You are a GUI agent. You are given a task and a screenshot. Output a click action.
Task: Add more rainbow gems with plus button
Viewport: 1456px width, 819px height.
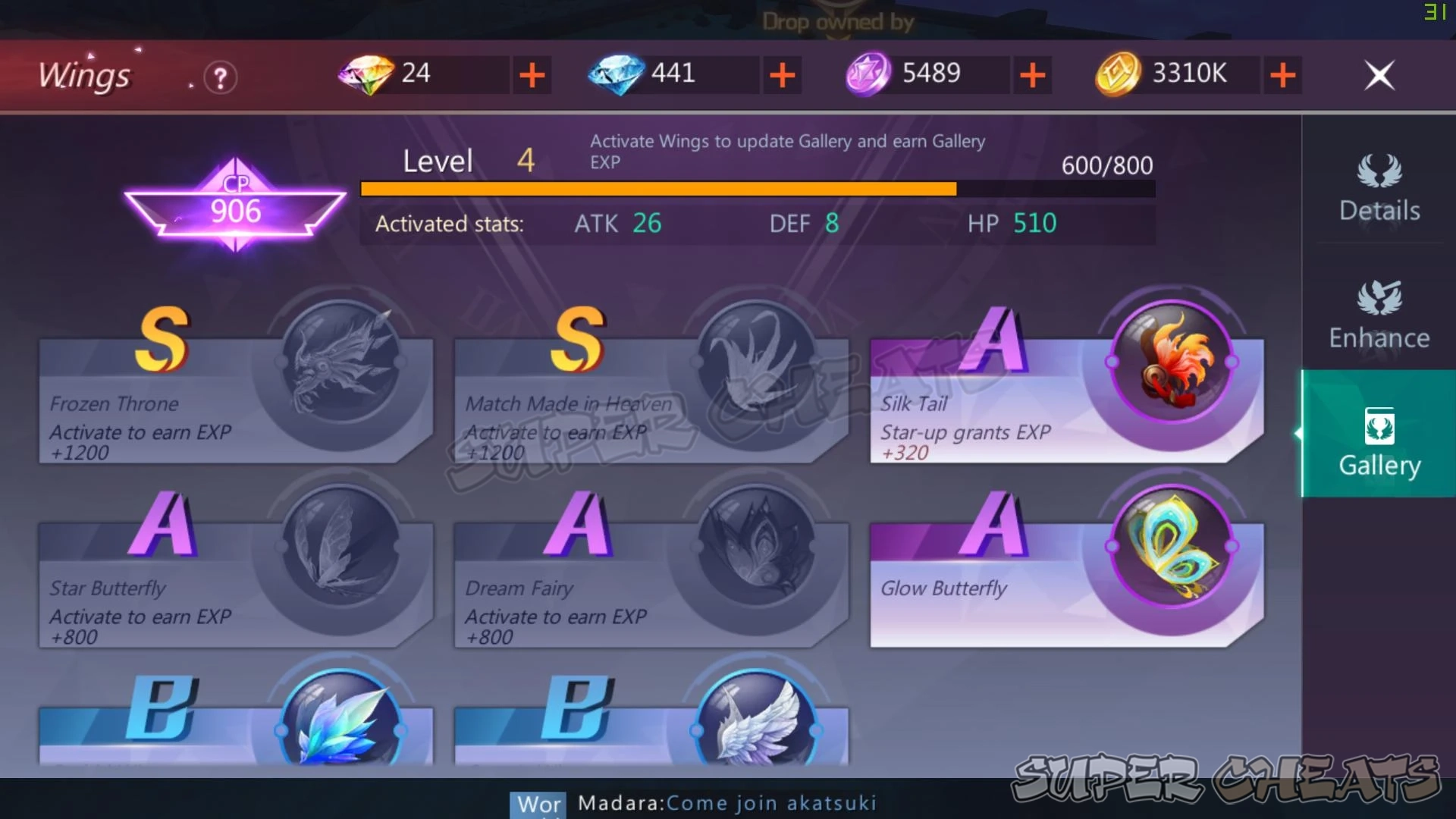(x=533, y=74)
